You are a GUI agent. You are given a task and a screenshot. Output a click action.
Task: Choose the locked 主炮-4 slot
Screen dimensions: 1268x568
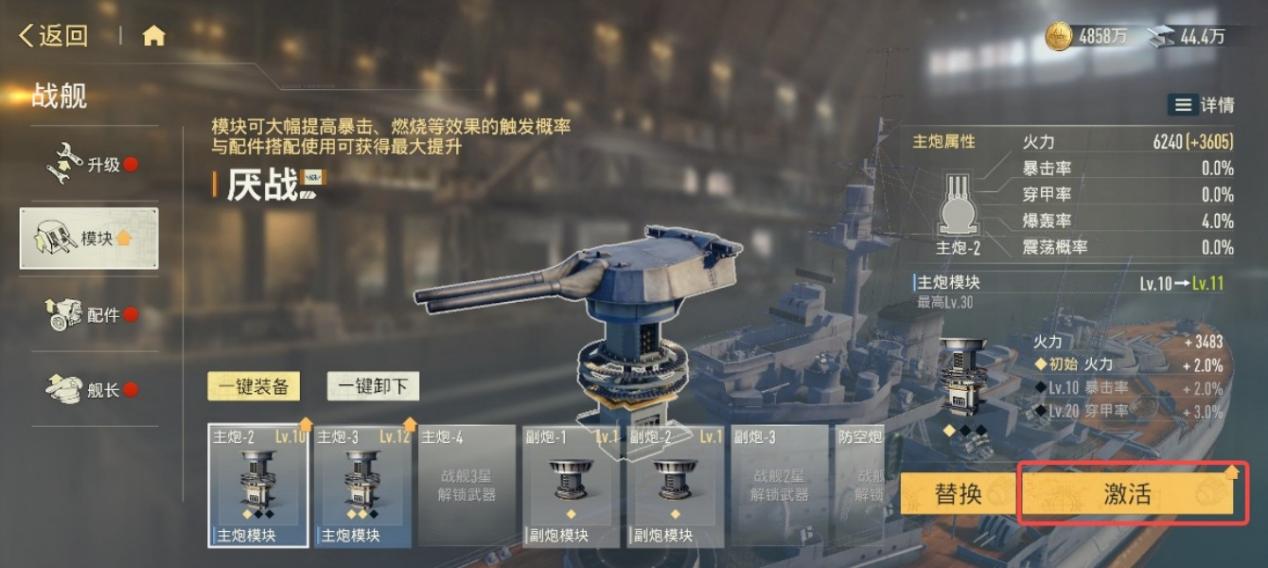(x=467, y=486)
